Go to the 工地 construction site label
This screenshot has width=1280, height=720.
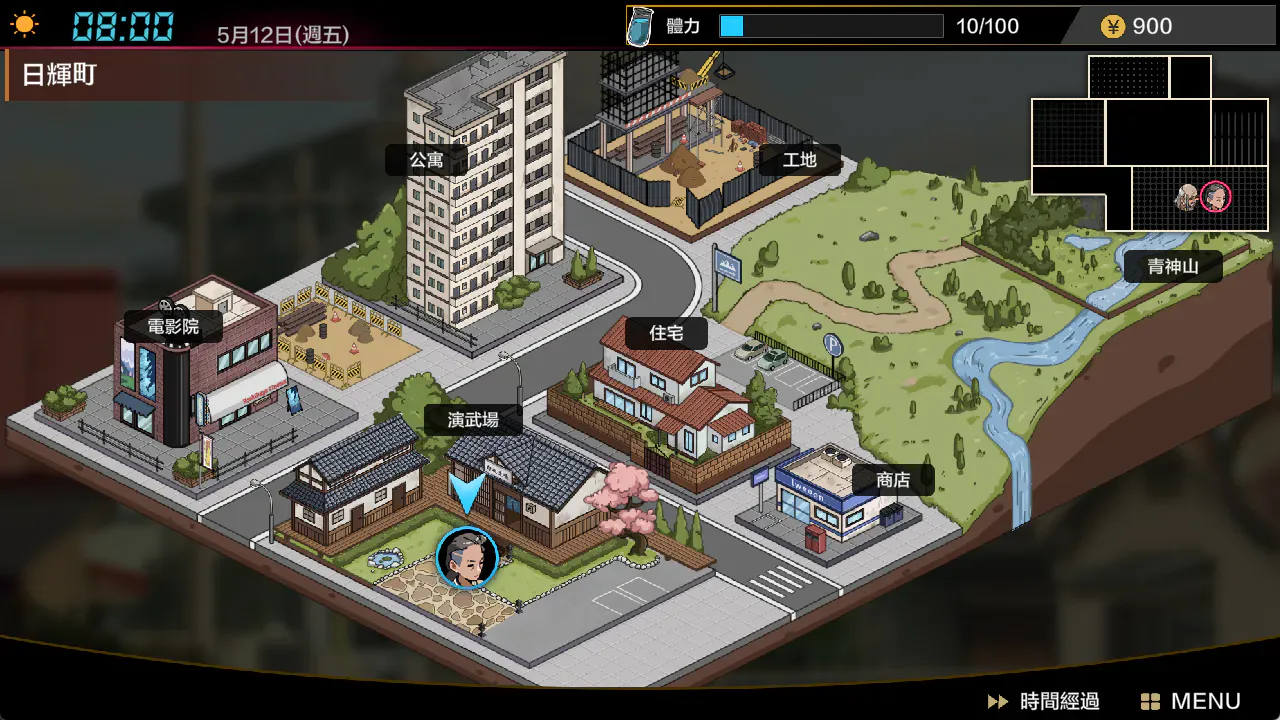(x=799, y=160)
